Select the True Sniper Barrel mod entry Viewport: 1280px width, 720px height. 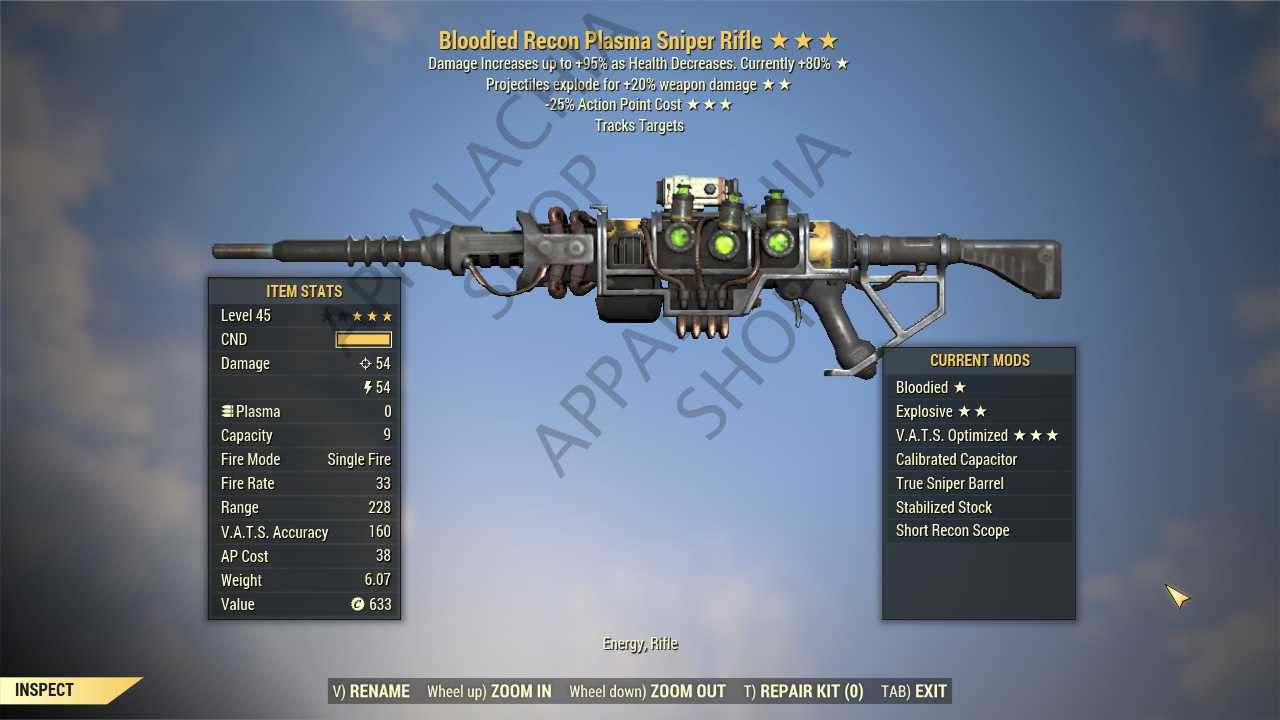pos(949,483)
